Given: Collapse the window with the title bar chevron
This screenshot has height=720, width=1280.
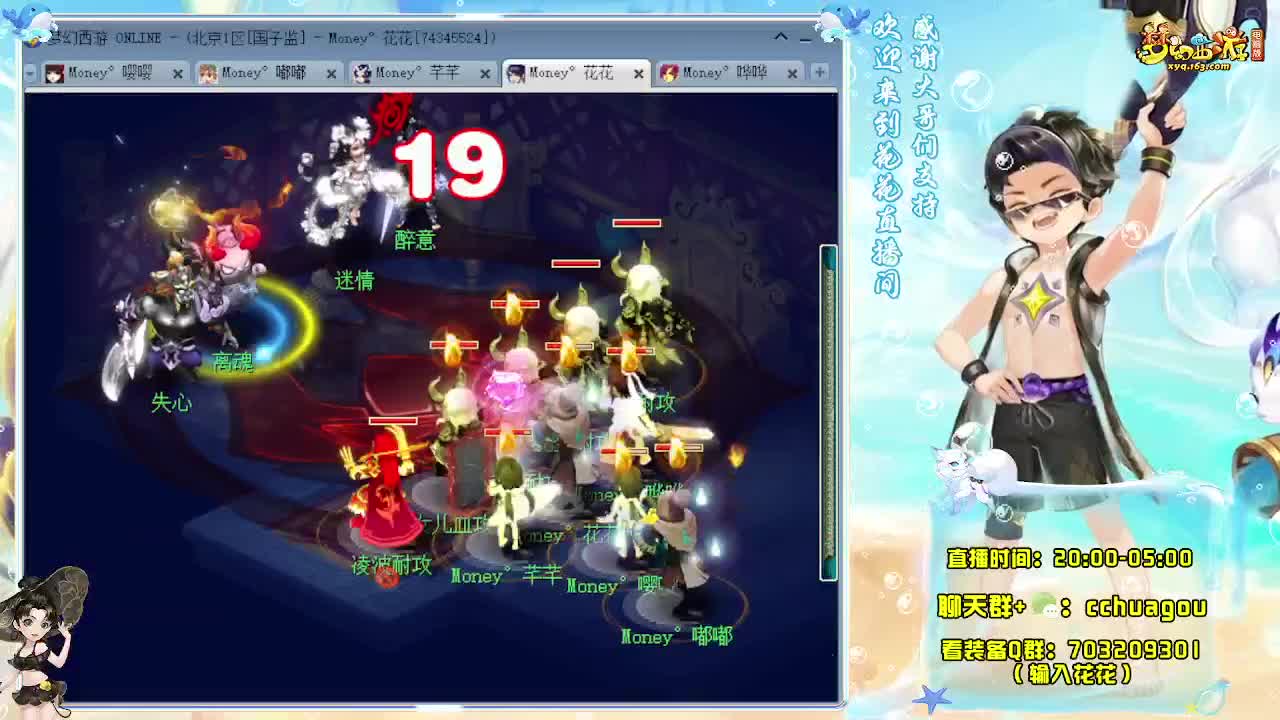Looking at the screenshot, I should (781, 37).
